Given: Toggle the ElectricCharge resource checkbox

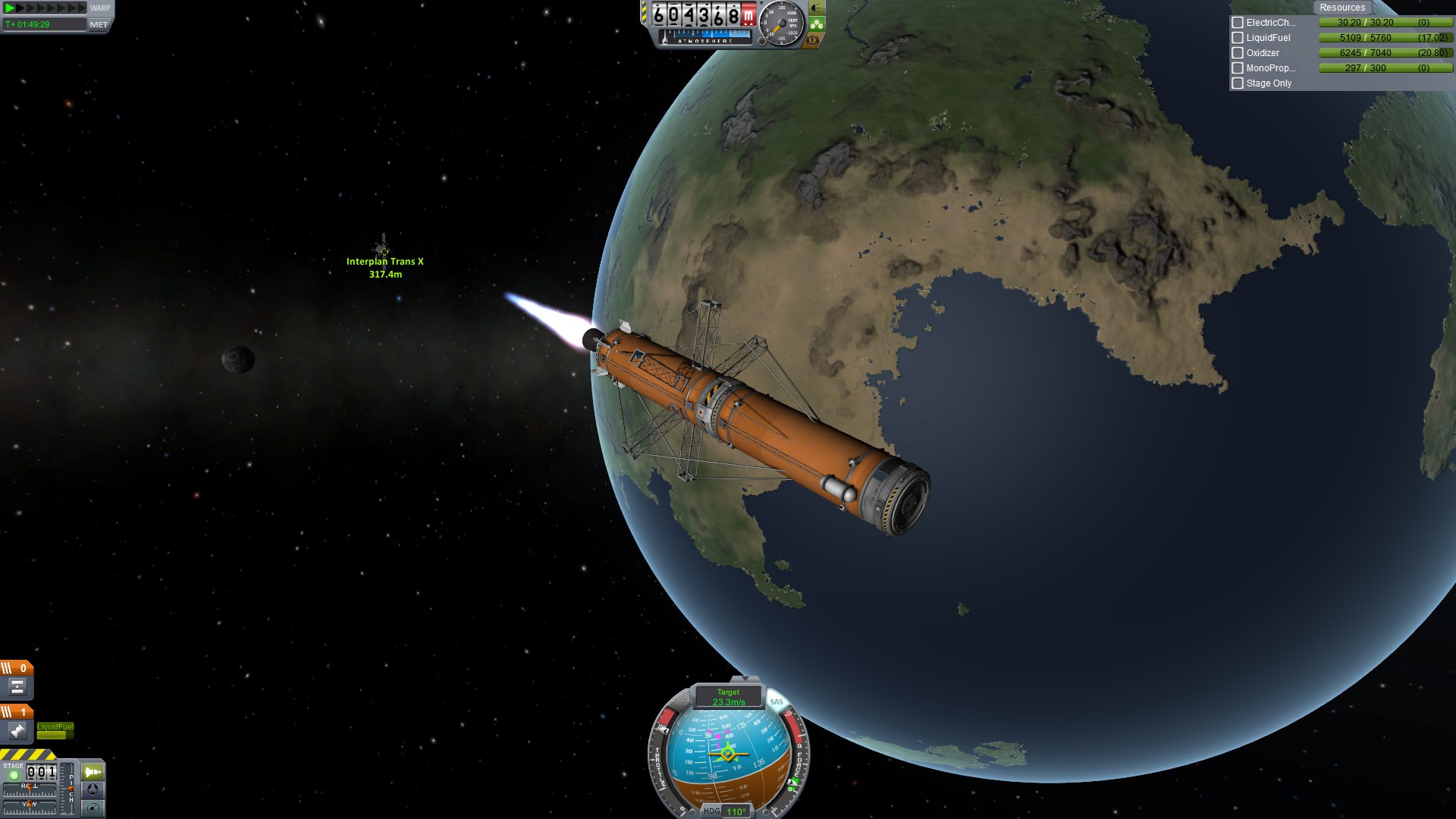Looking at the screenshot, I should [1238, 23].
